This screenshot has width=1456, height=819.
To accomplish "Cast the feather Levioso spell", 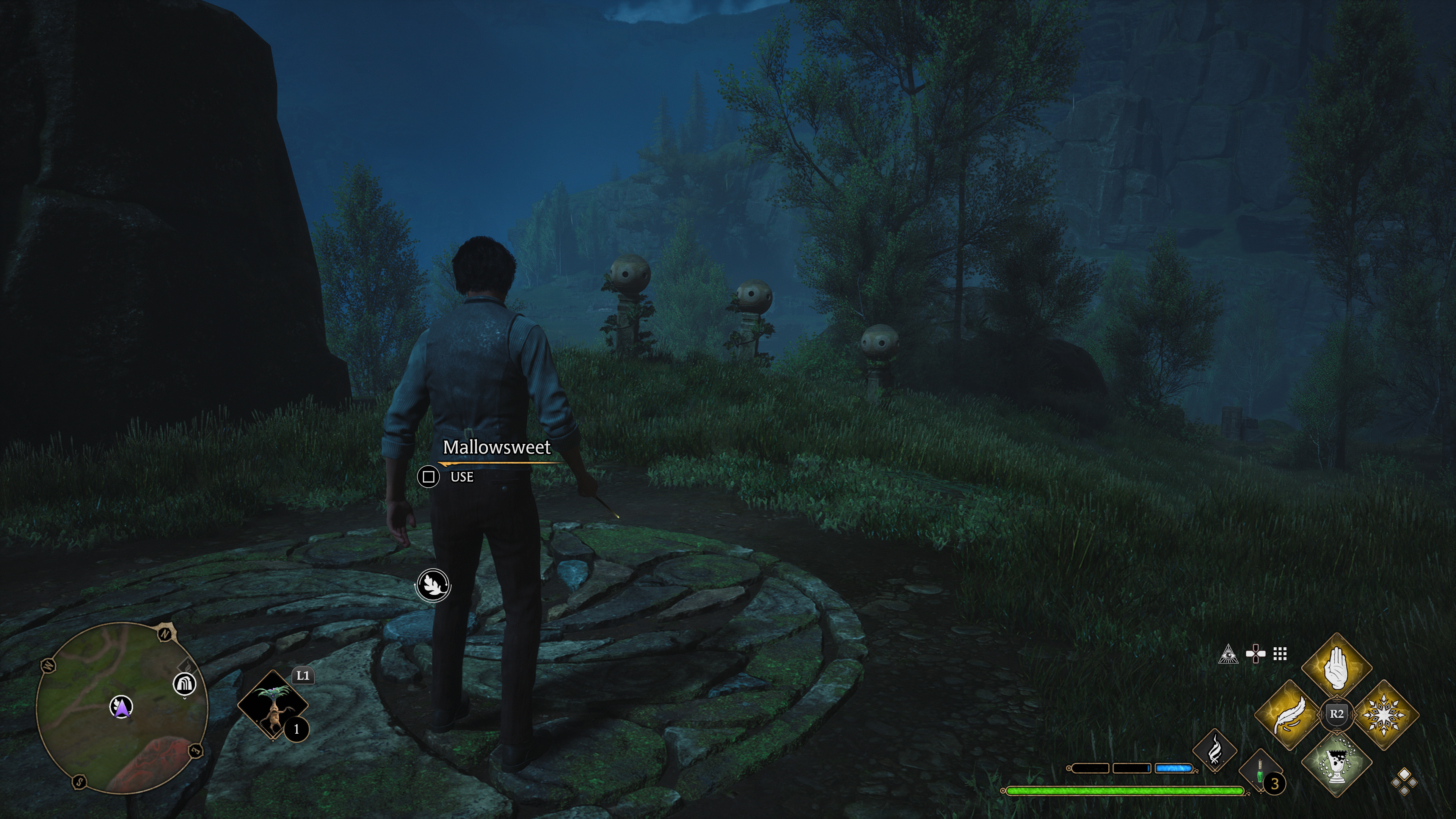I will [x=1289, y=714].
